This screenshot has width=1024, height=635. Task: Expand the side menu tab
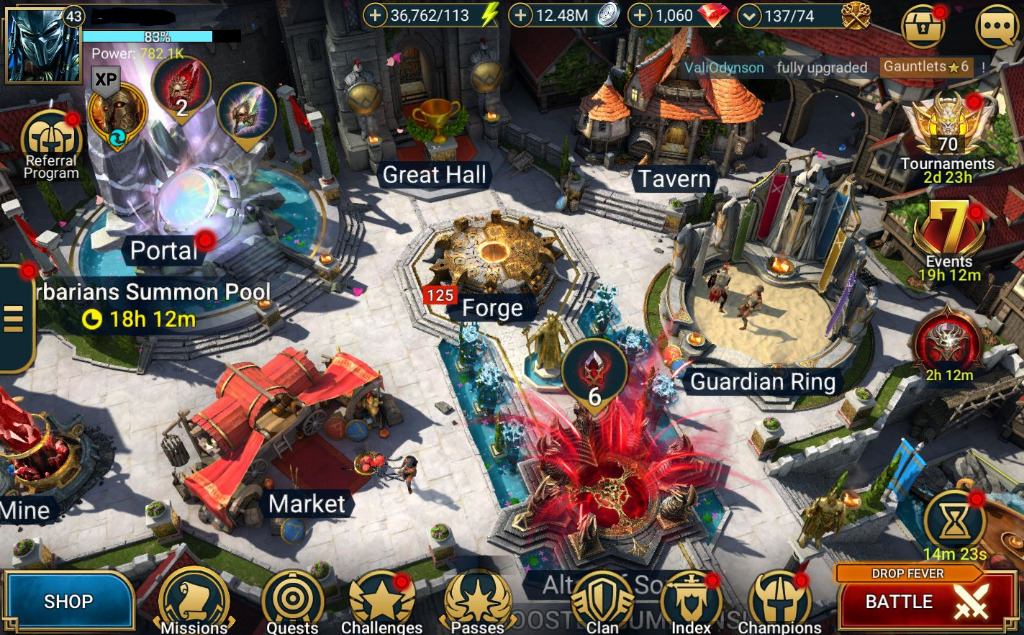[15, 317]
